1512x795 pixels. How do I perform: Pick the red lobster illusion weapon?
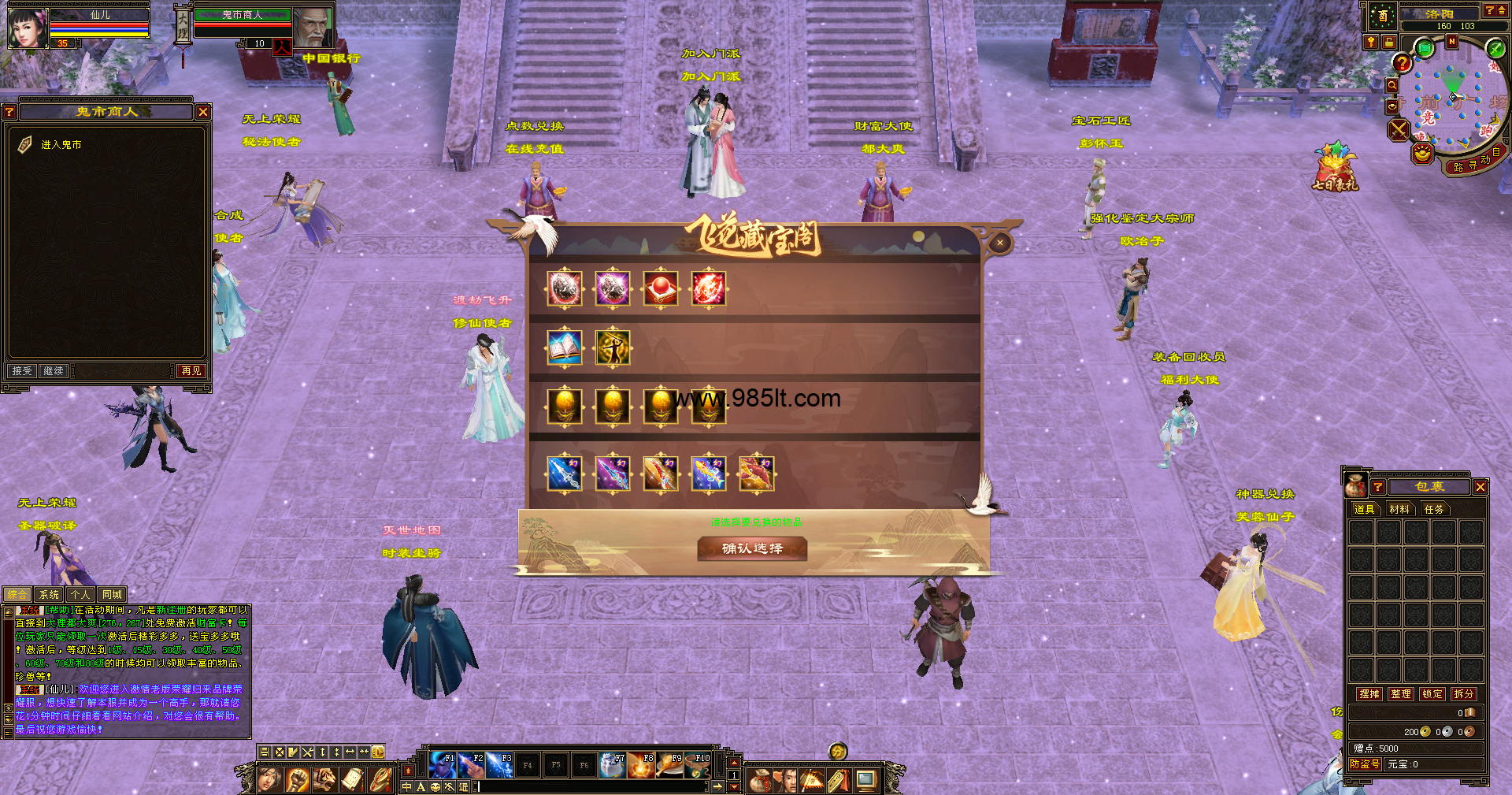click(x=757, y=474)
